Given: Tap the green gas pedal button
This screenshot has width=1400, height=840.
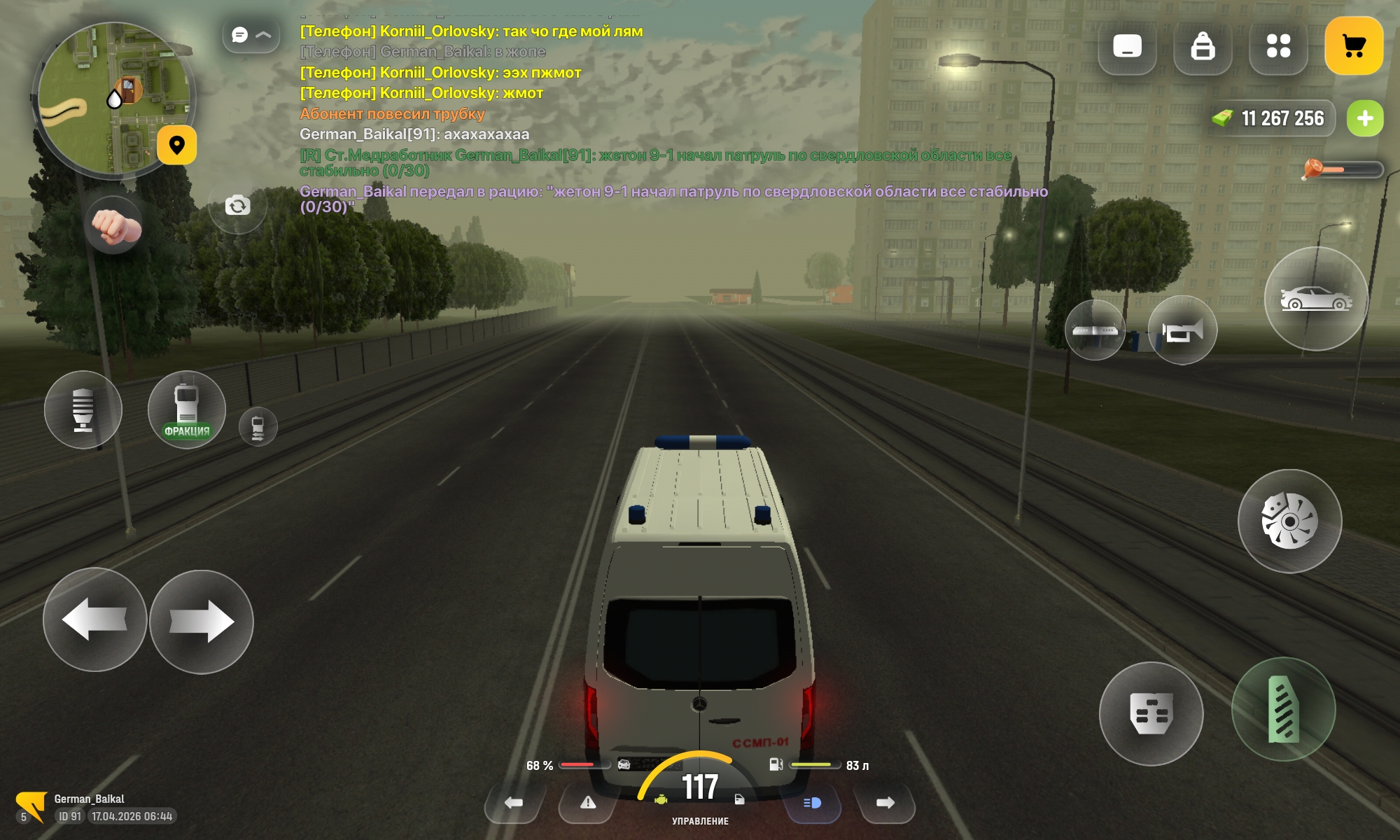Looking at the screenshot, I should pyautogui.click(x=1283, y=710).
